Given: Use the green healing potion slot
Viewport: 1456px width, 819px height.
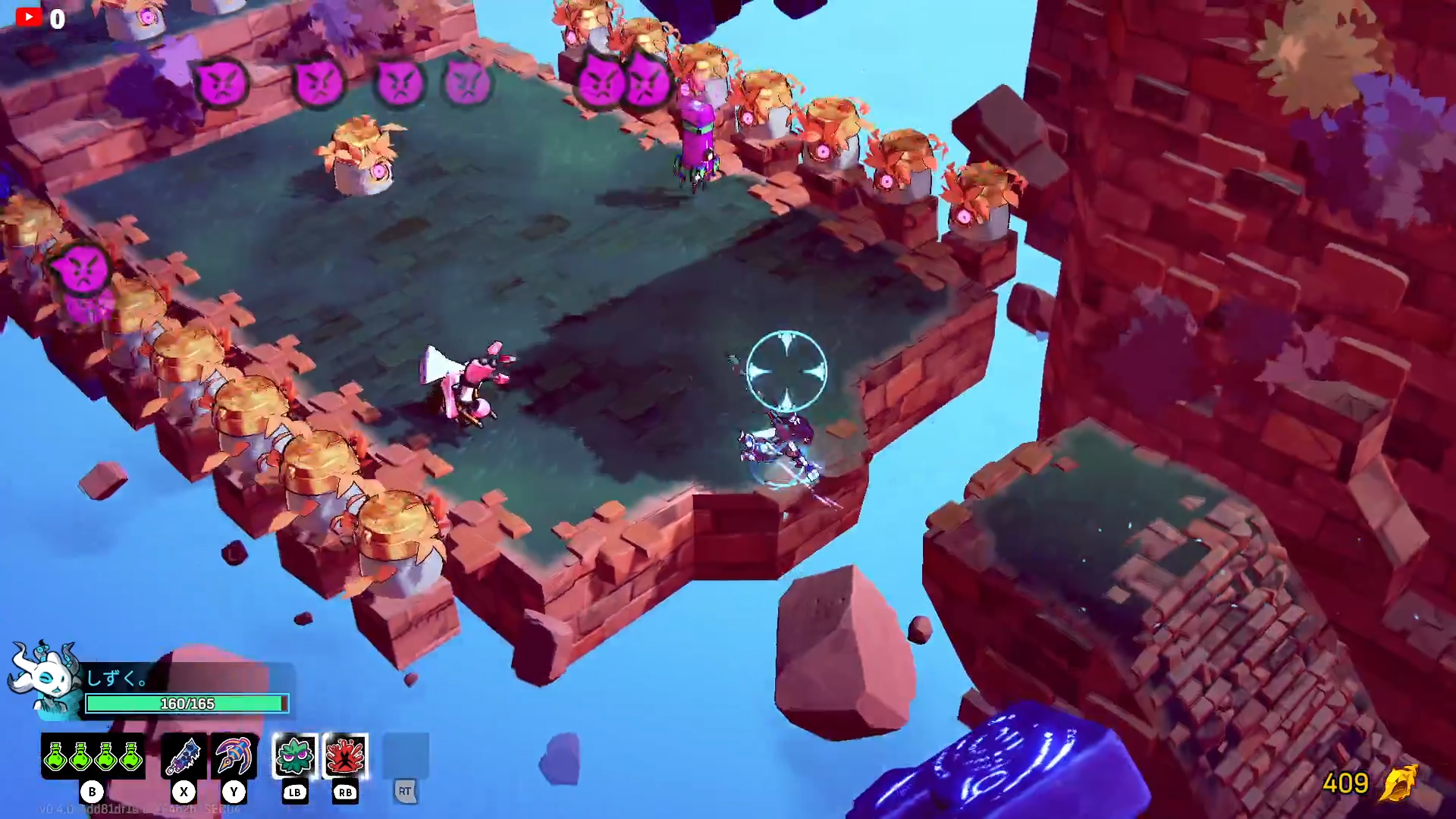Looking at the screenshot, I should coord(93,756).
